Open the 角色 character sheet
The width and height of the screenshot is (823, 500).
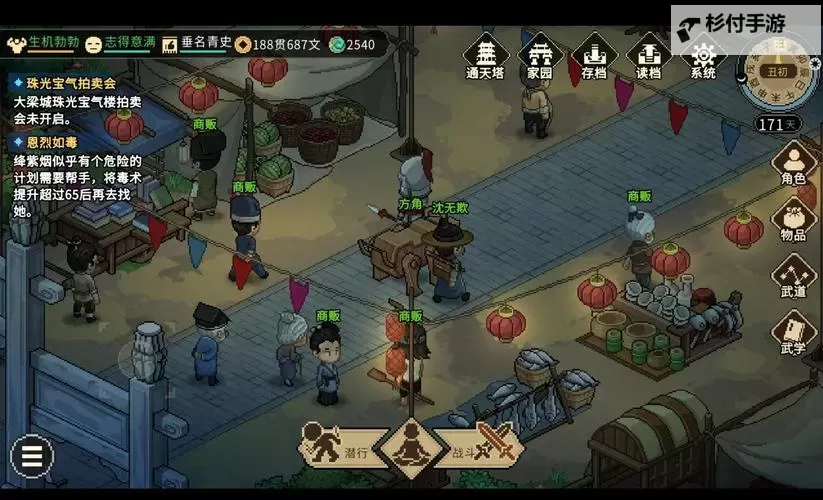[x=793, y=163]
